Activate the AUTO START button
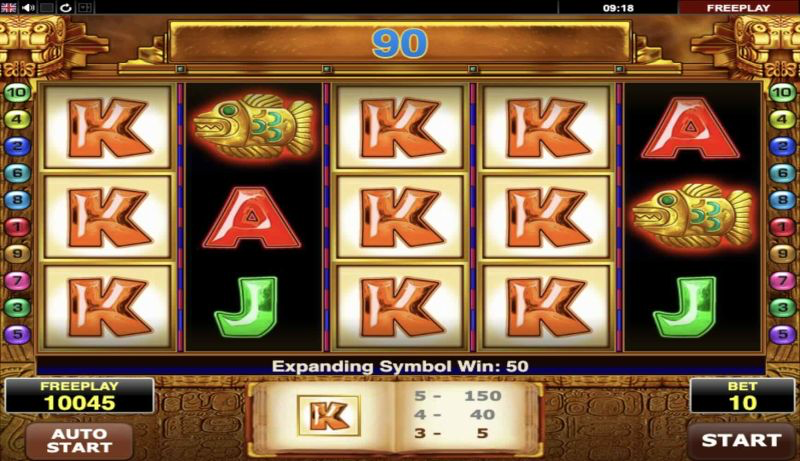This screenshot has width=800, height=461. pos(78,441)
